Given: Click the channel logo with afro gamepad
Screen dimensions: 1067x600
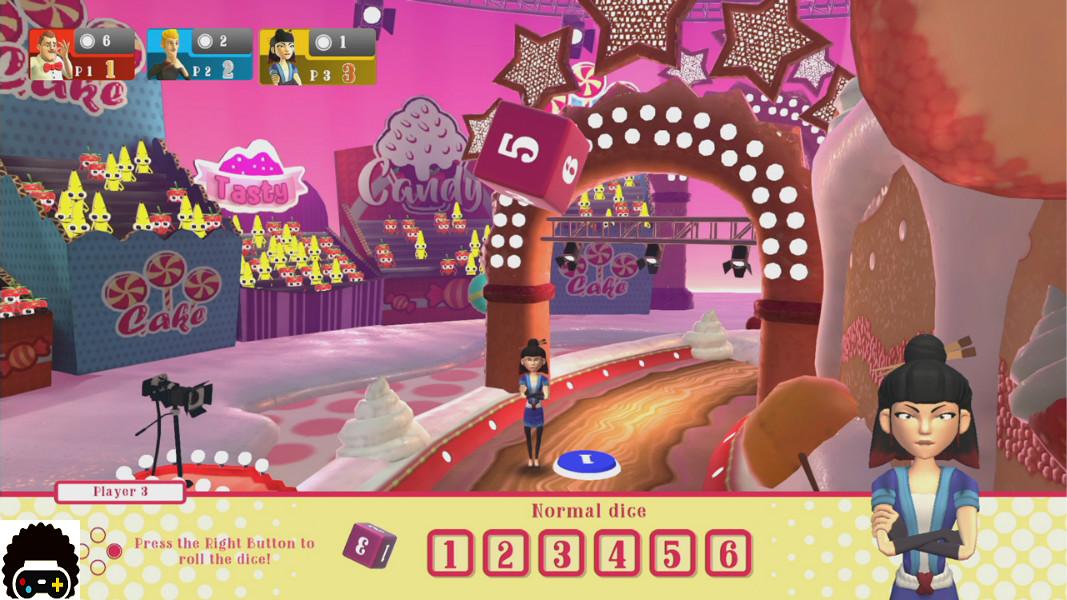Looking at the screenshot, I should point(40,560).
